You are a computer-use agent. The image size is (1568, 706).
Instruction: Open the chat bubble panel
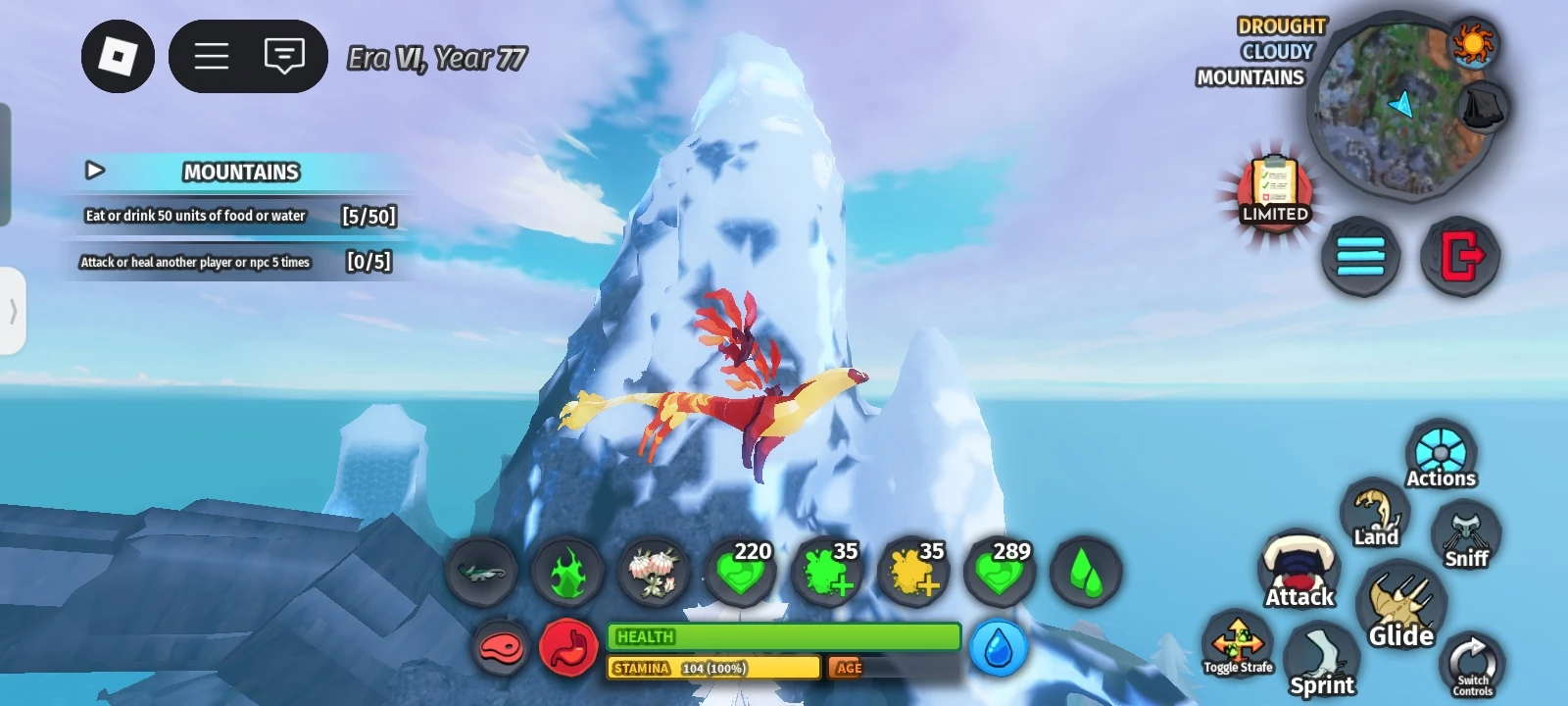[x=284, y=56]
